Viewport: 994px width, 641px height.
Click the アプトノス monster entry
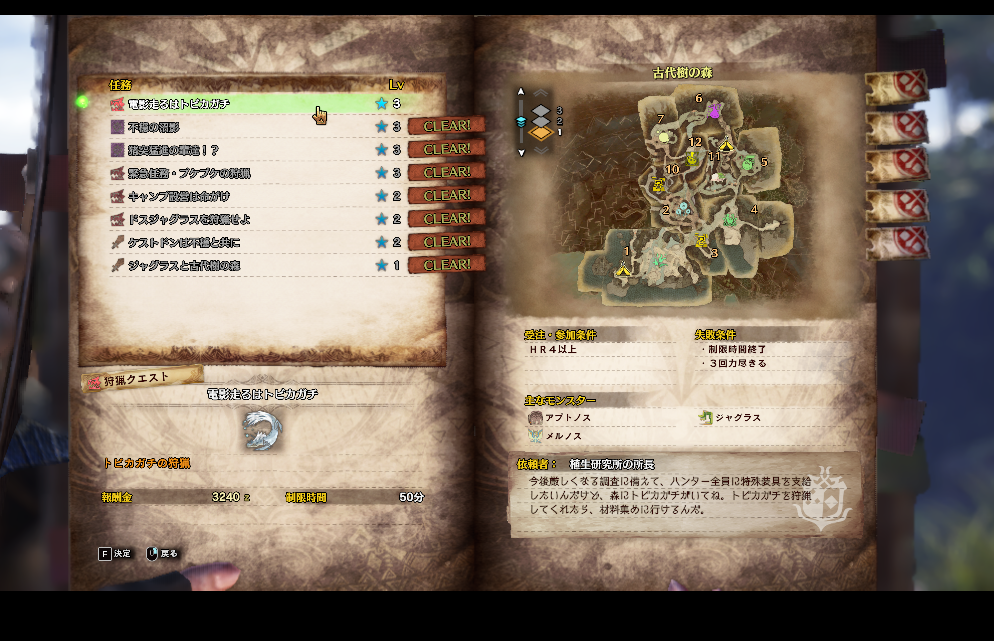(x=565, y=417)
